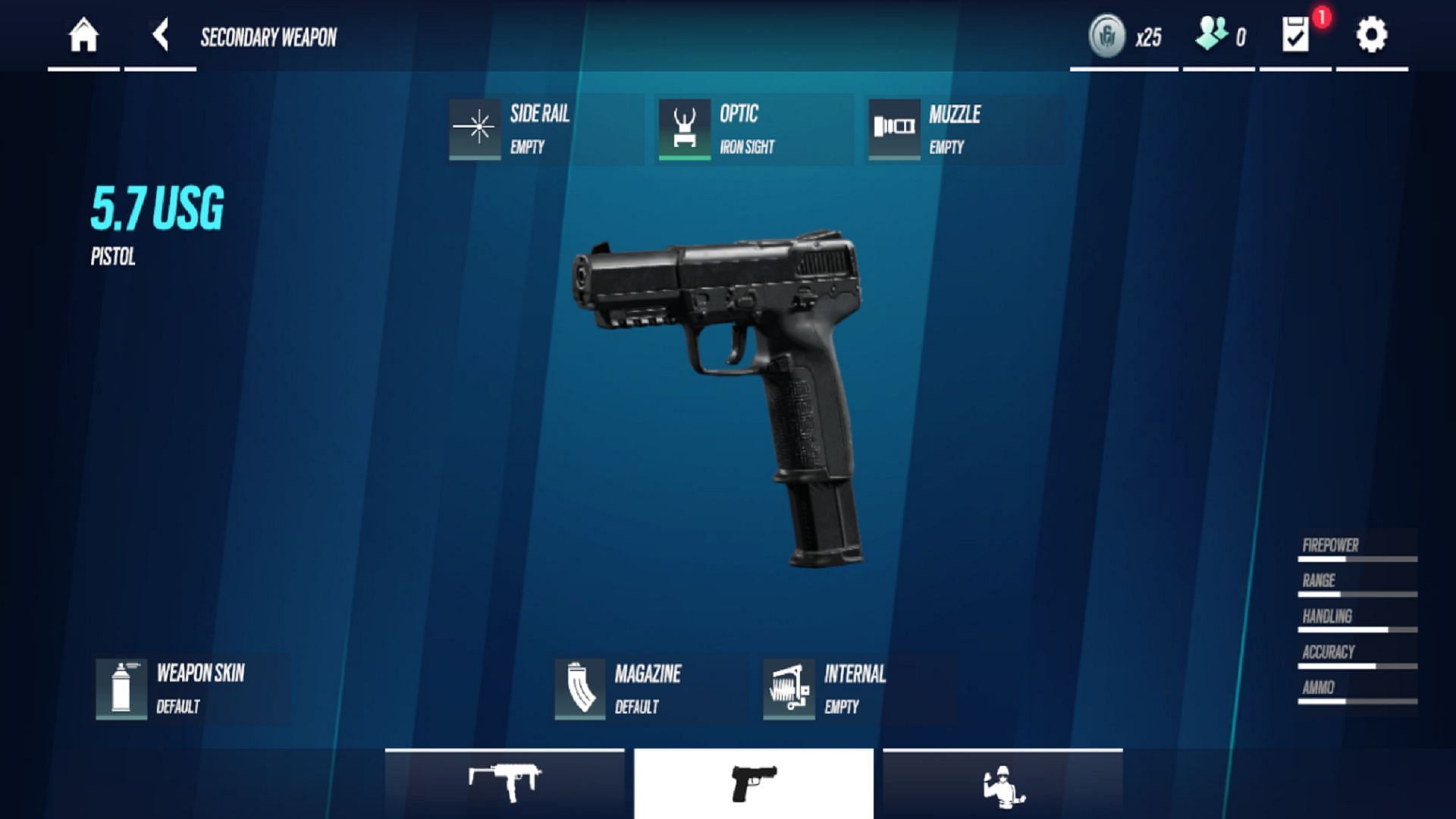Open the Side Rail attachment slot
The height and width of the screenshot is (819, 1456).
point(544,129)
